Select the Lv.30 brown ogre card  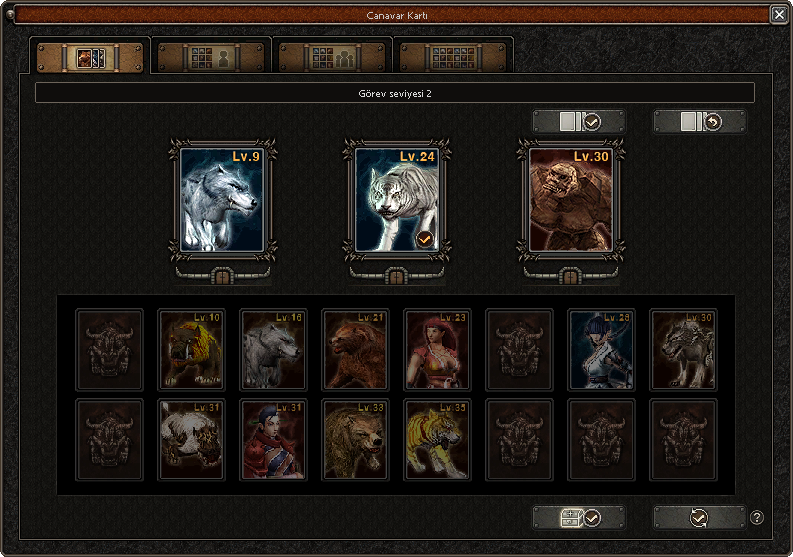pos(570,199)
